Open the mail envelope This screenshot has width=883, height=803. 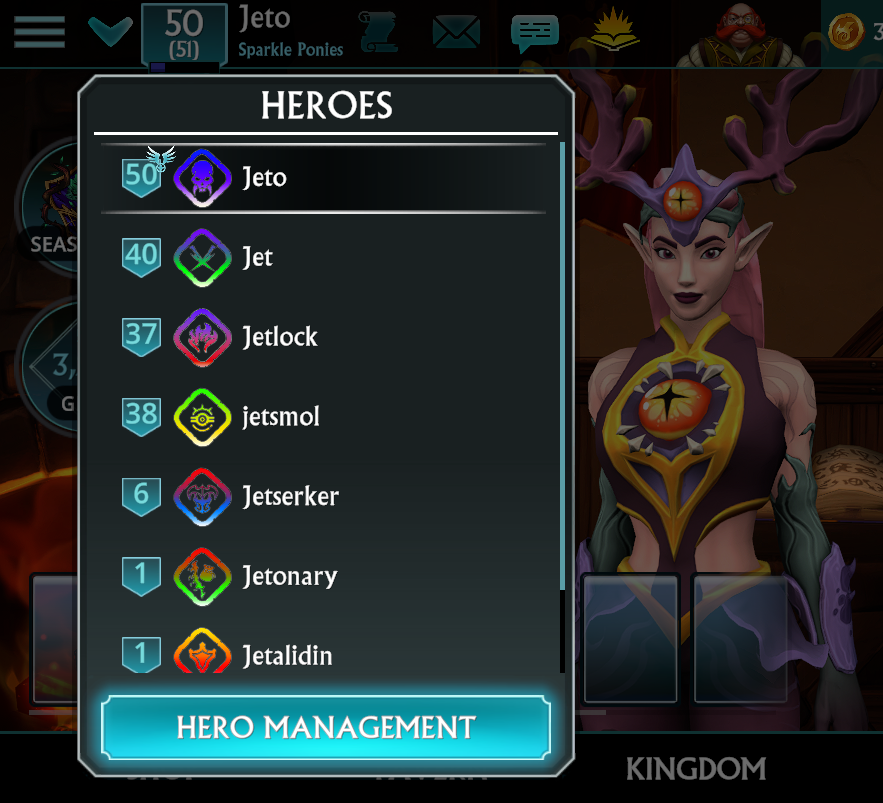coord(456,32)
